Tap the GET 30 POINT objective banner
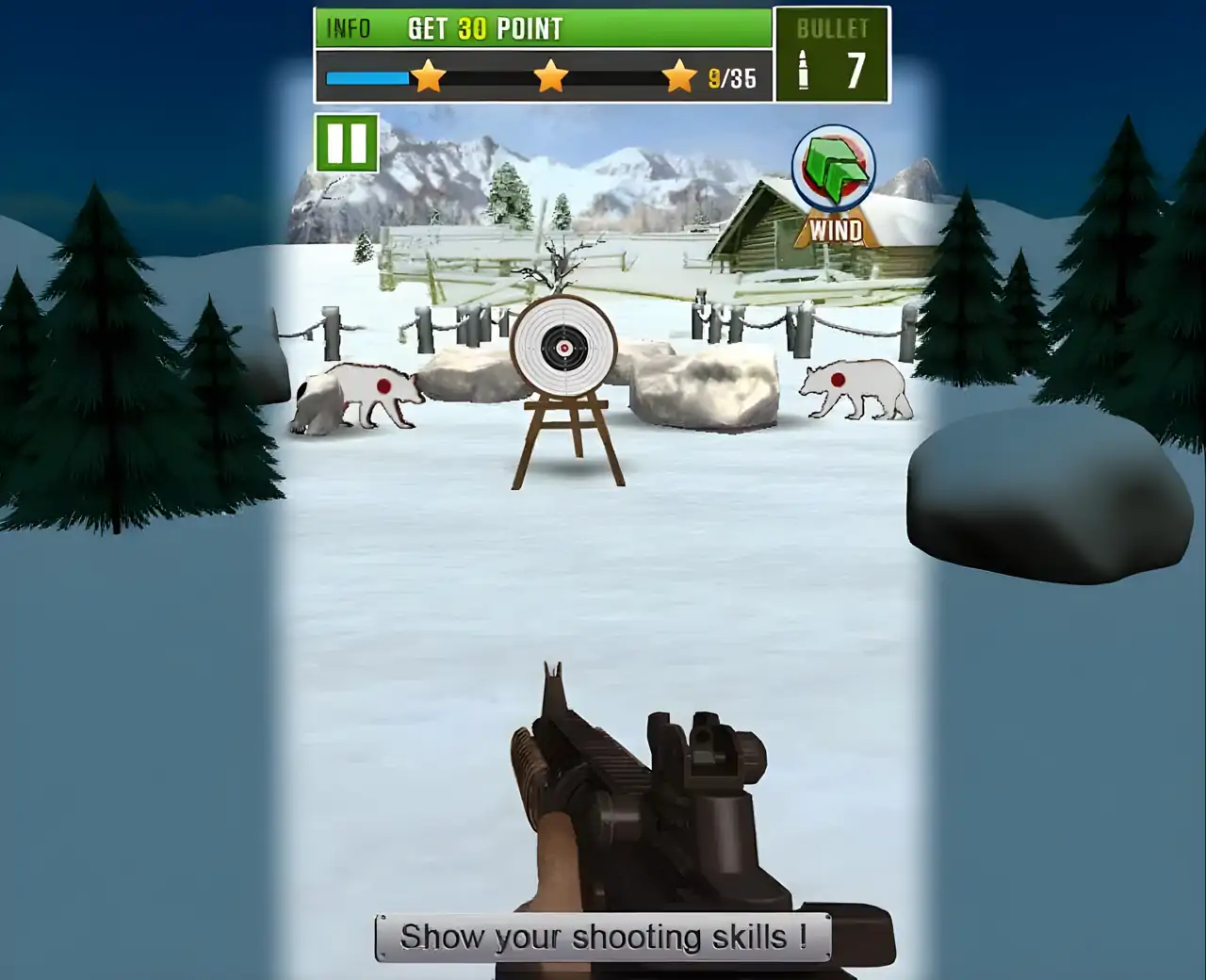Screen dimensions: 1206x980 pyautogui.click(x=486, y=28)
